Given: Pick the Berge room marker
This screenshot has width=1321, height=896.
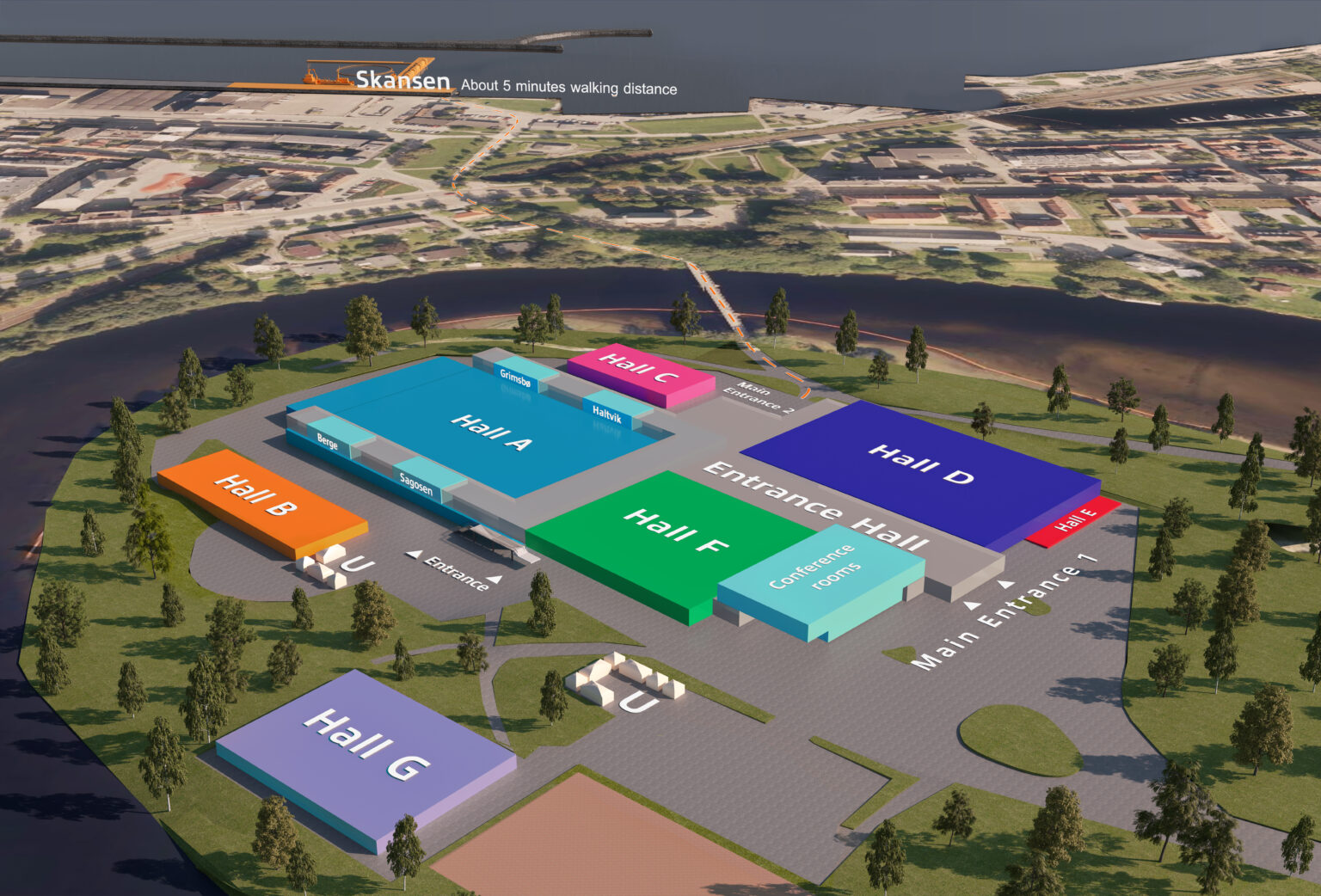Looking at the screenshot, I should [x=328, y=441].
